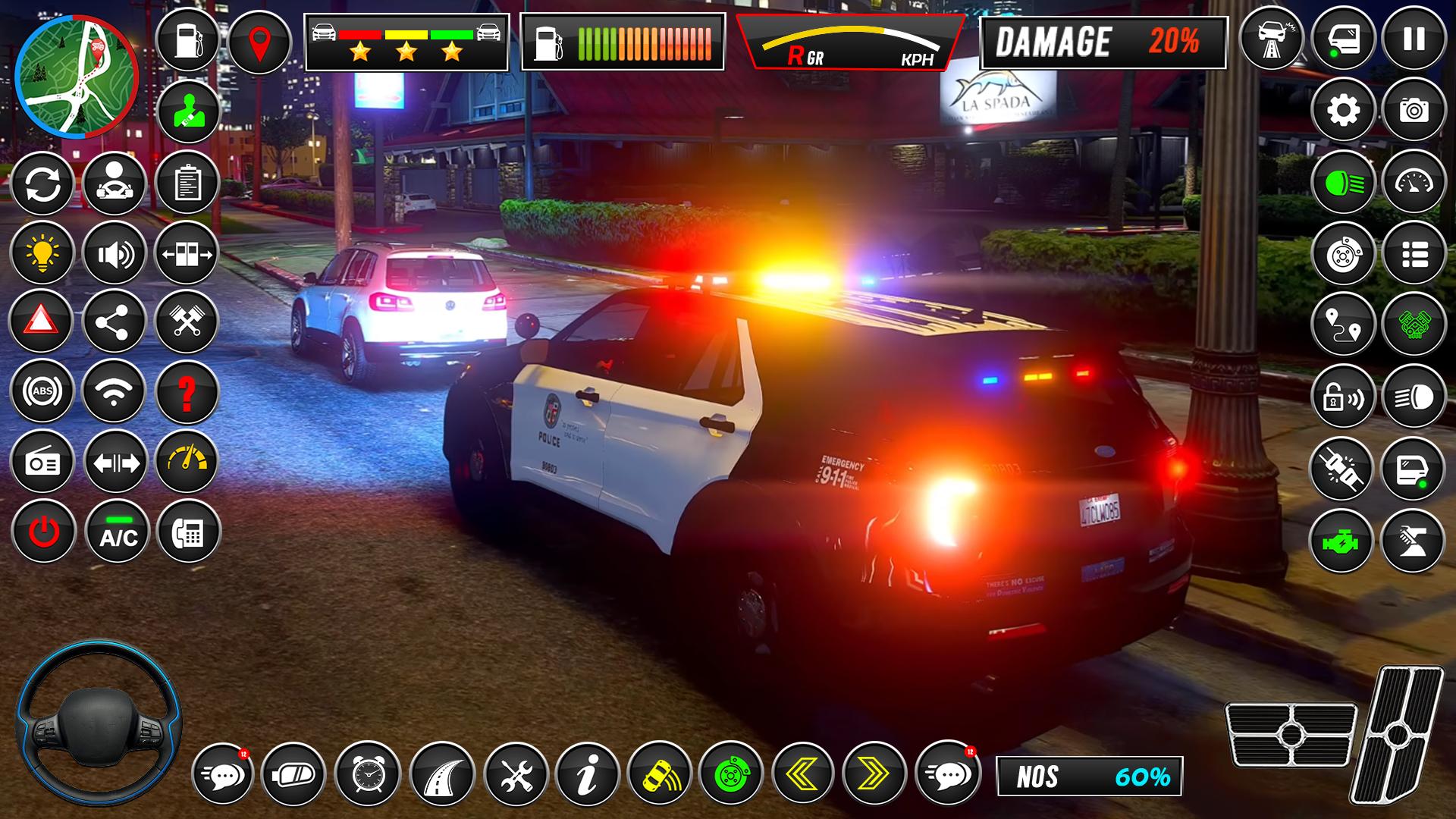
Task: Click the red question mark help icon
Action: click(x=187, y=391)
